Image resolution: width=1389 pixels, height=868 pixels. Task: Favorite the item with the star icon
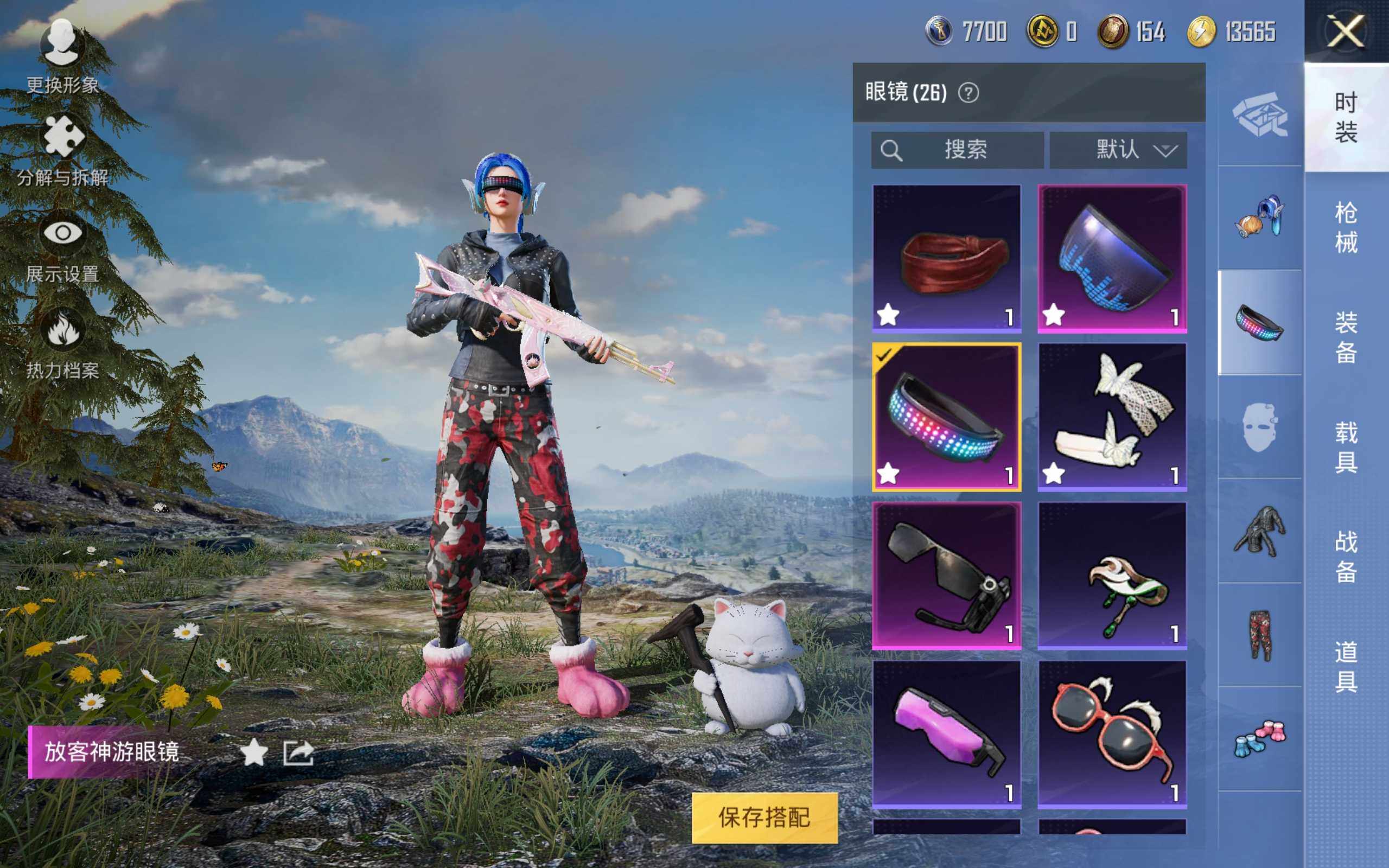point(254,752)
